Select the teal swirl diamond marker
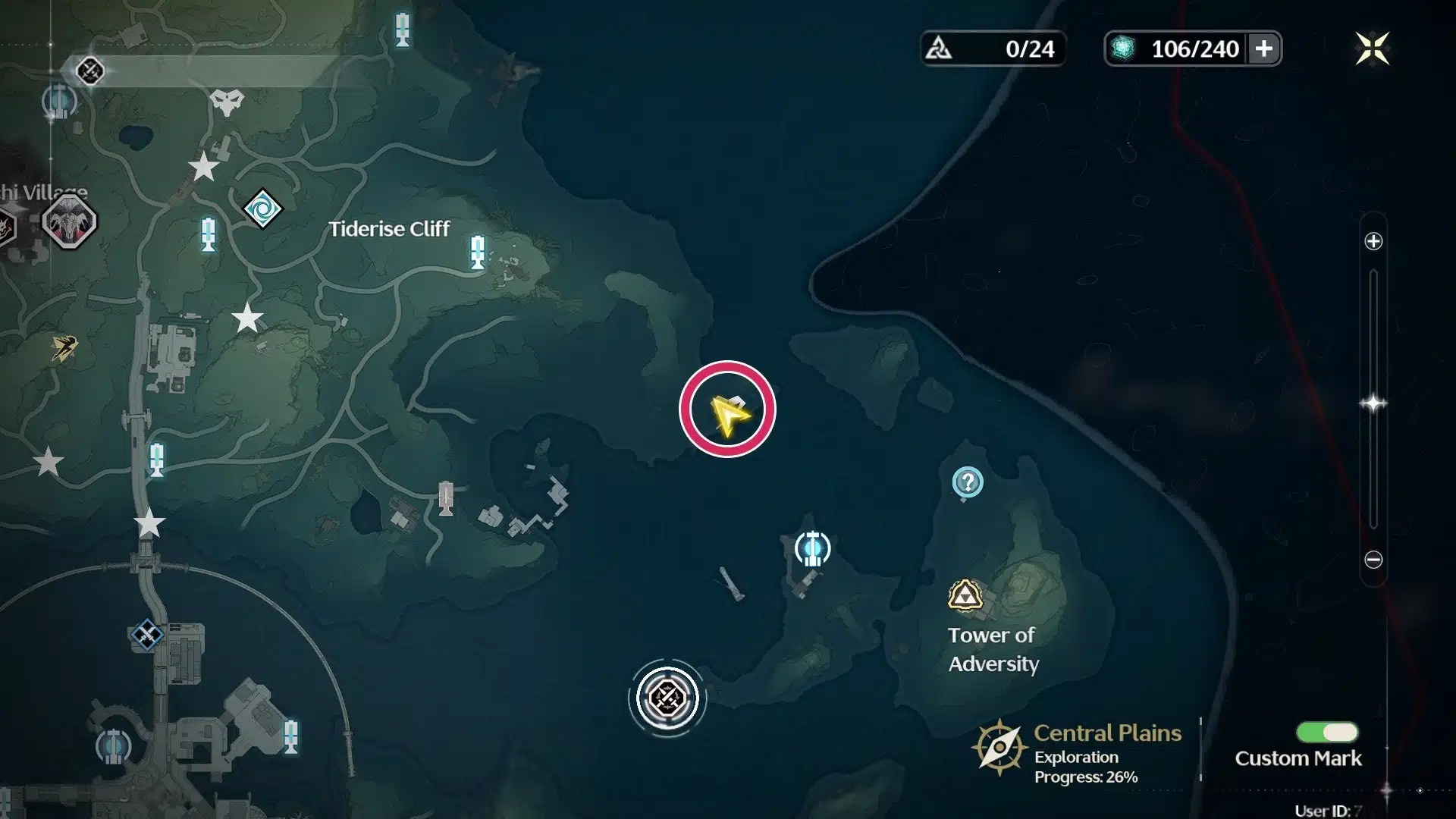1456x819 pixels. click(x=262, y=209)
